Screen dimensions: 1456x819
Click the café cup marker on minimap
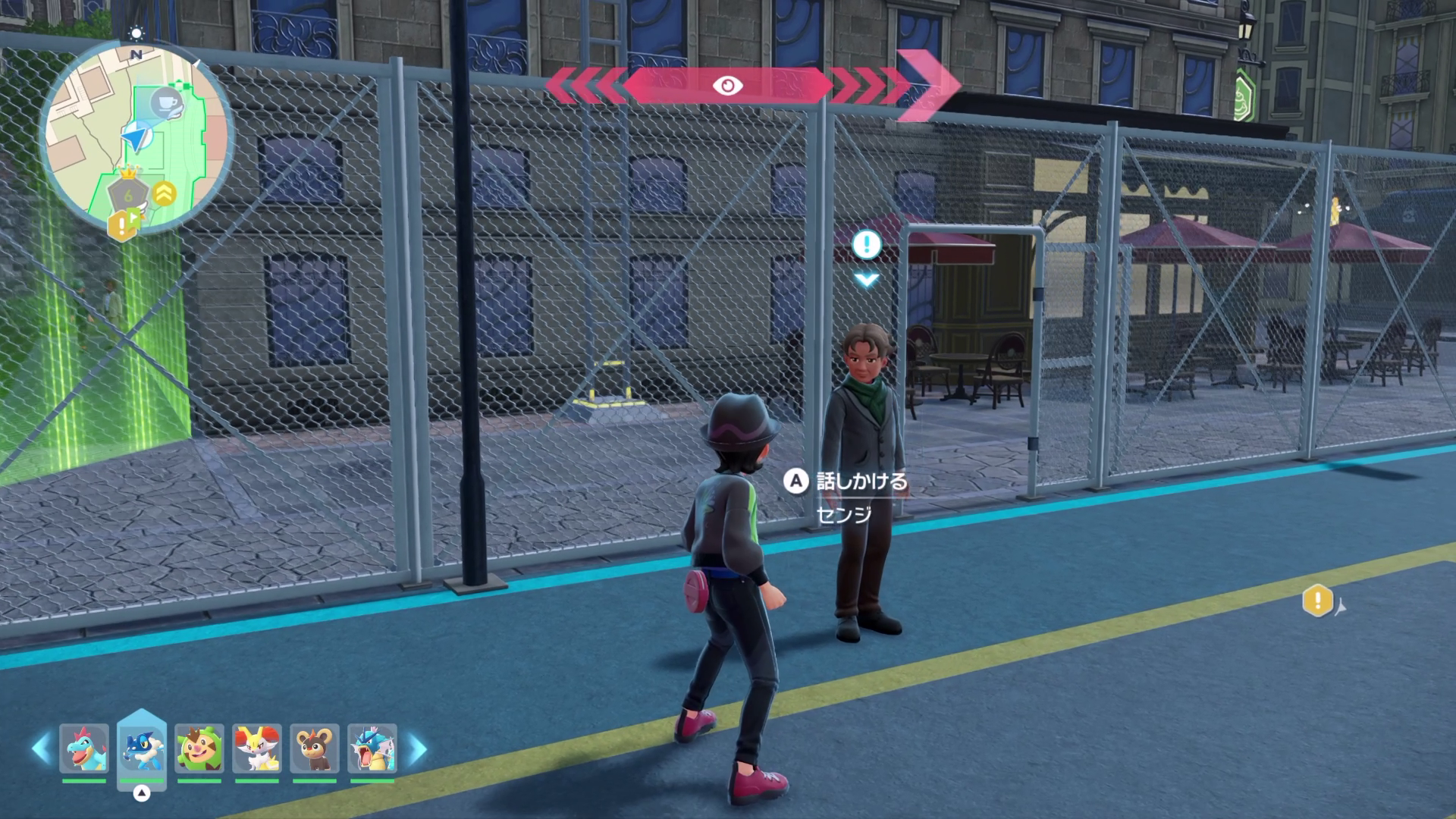click(167, 102)
